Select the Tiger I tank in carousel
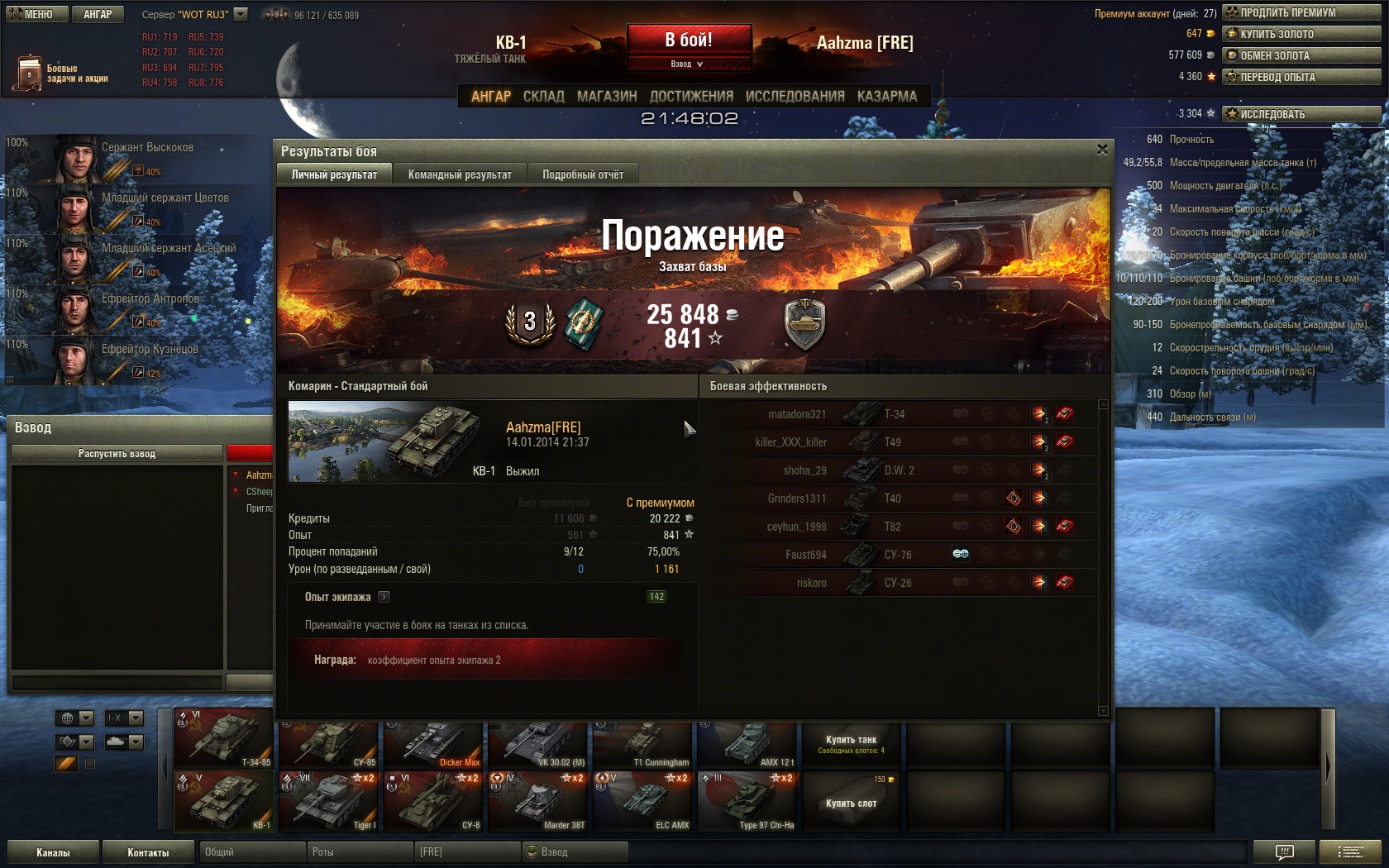1389x868 pixels. click(x=329, y=801)
